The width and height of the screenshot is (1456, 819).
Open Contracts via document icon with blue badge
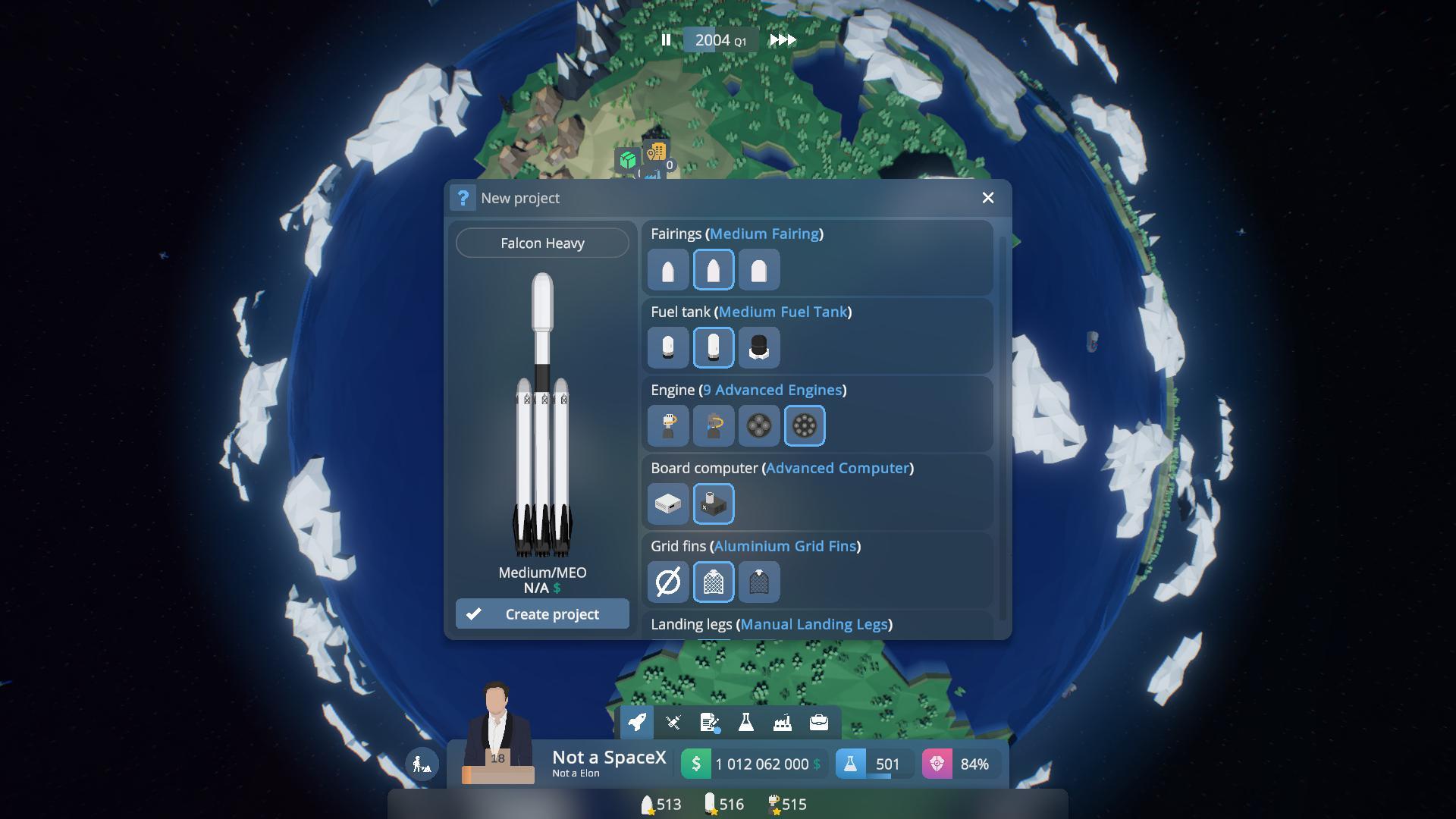click(x=709, y=722)
